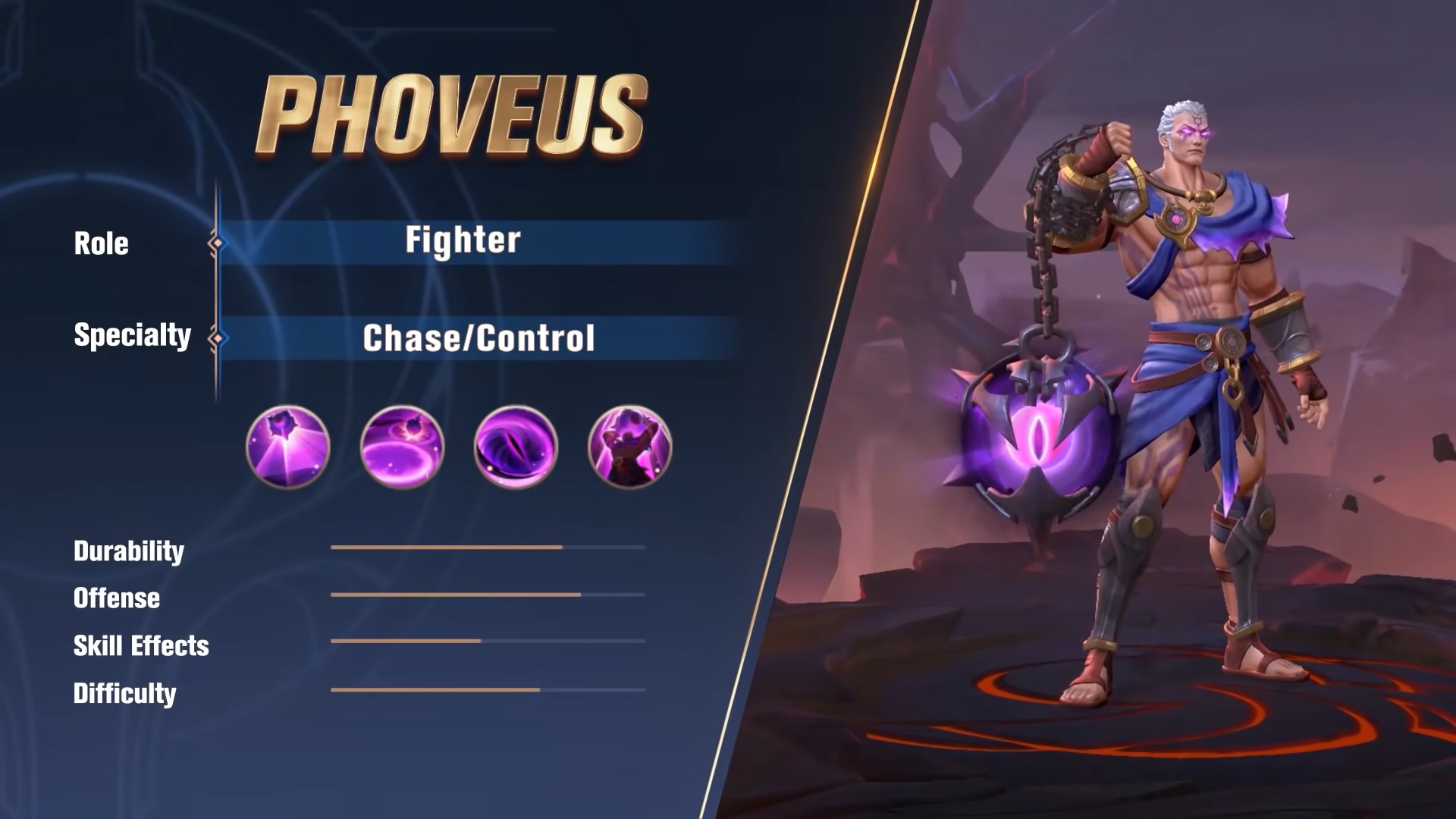The width and height of the screenshot is (1456, 819).
Task: Open the Chase/Control specialty entry
Action: [478, 339]
